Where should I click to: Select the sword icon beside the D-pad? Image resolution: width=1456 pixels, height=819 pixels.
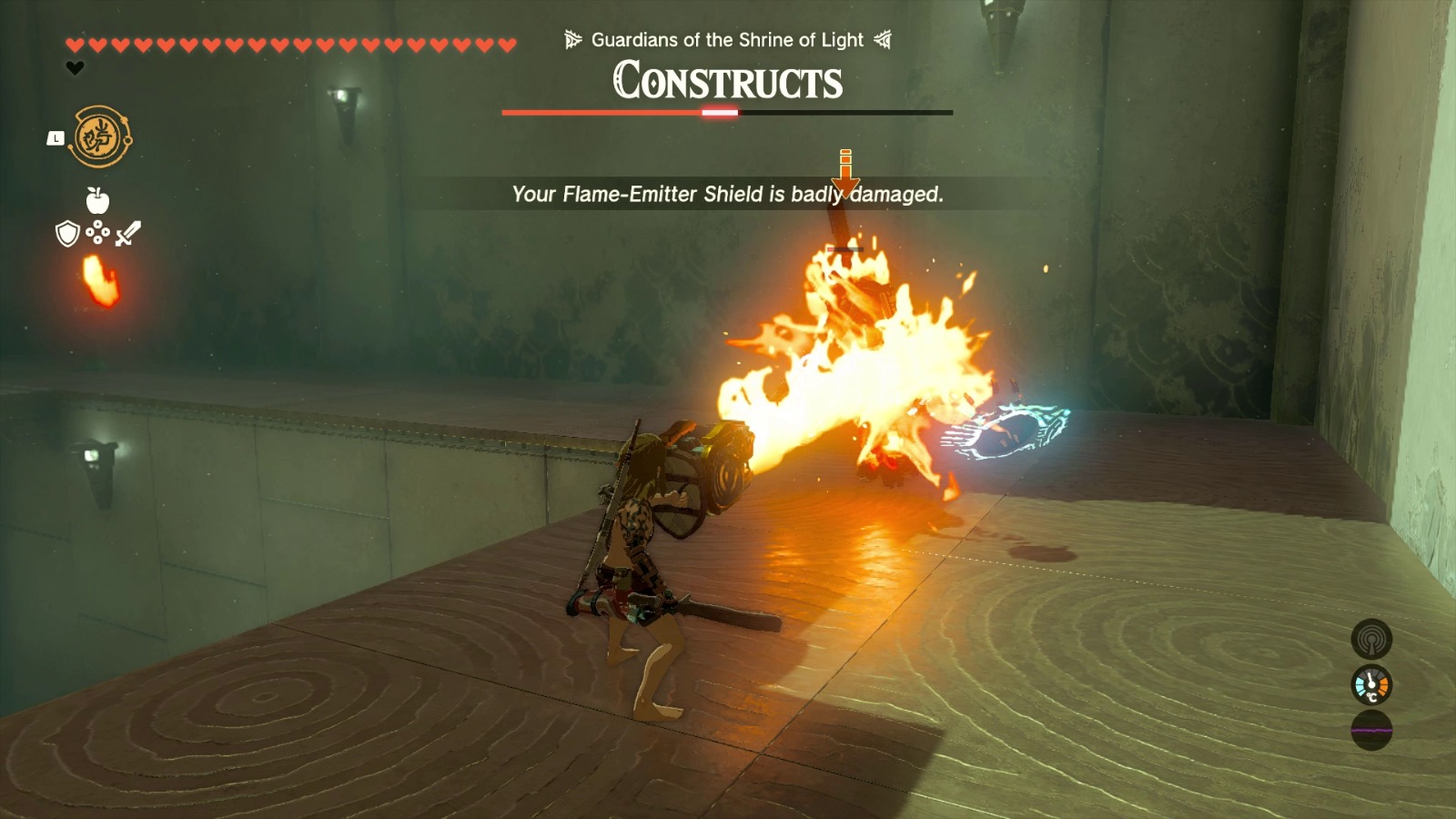[127, 231]
